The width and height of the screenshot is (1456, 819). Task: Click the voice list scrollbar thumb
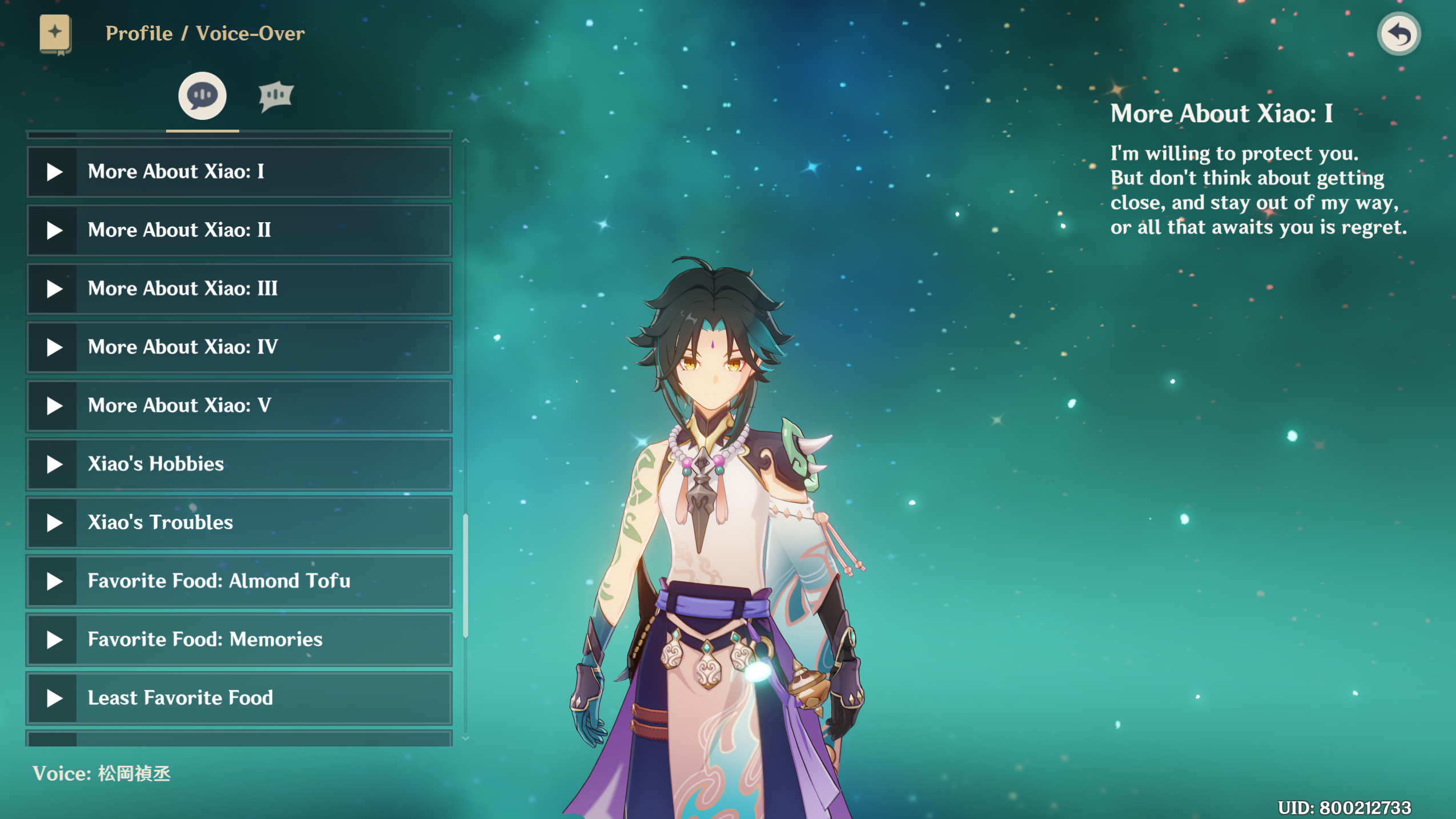466,574
